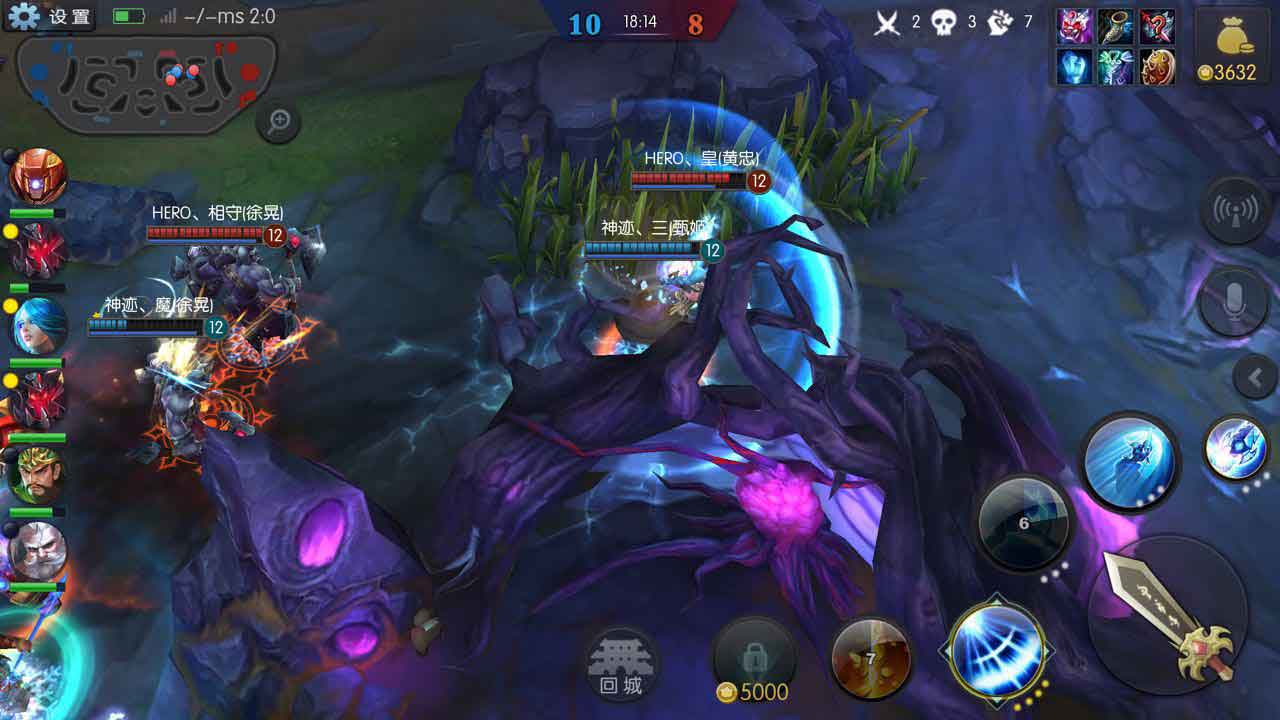This screenshot has height=720, width=1280.
Task: Open the kill score panel showing 10 and 8
Action: coord(640,21)
